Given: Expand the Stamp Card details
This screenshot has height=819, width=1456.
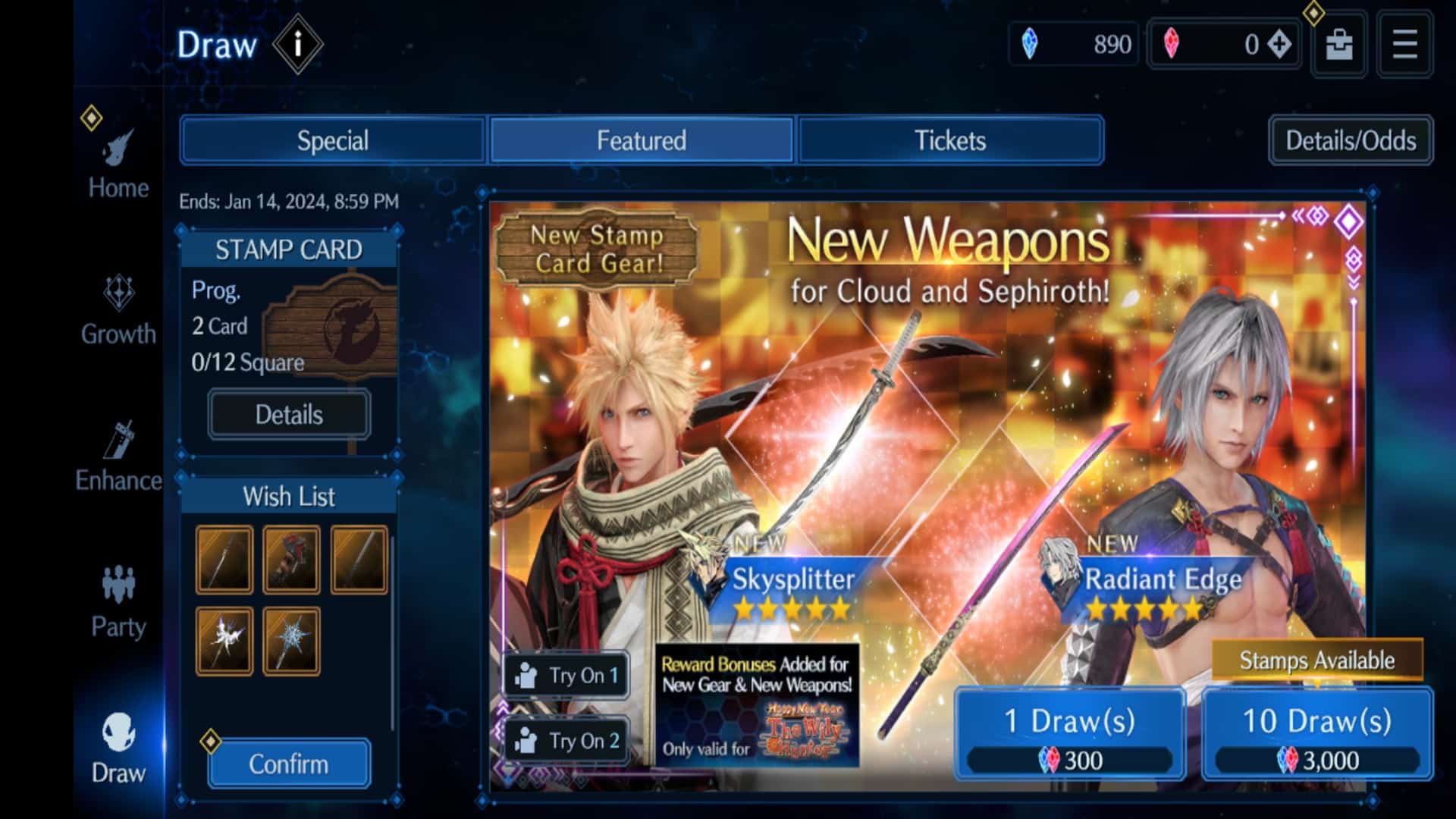Looking at the screenshot, I should coord(289,414).
